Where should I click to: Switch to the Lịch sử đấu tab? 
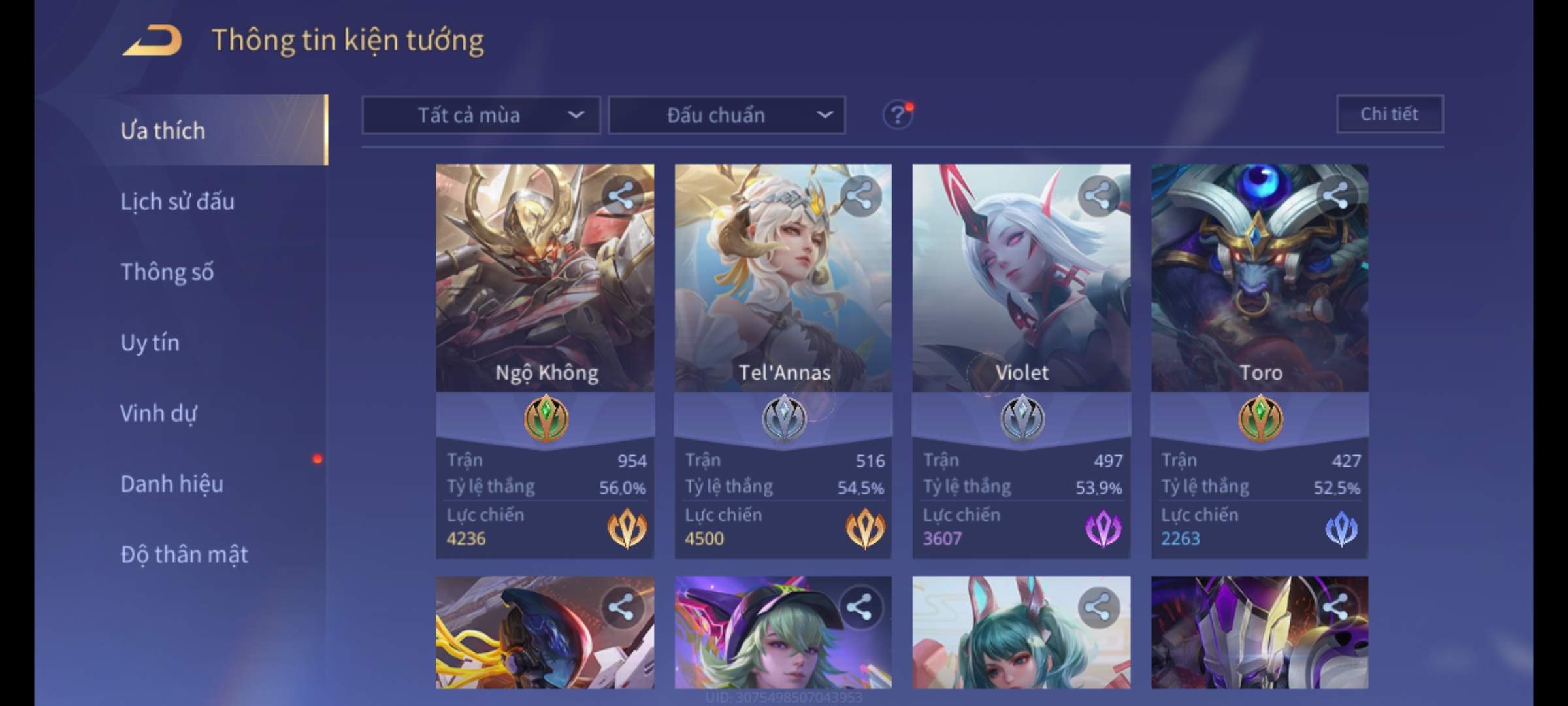(177, 201)
